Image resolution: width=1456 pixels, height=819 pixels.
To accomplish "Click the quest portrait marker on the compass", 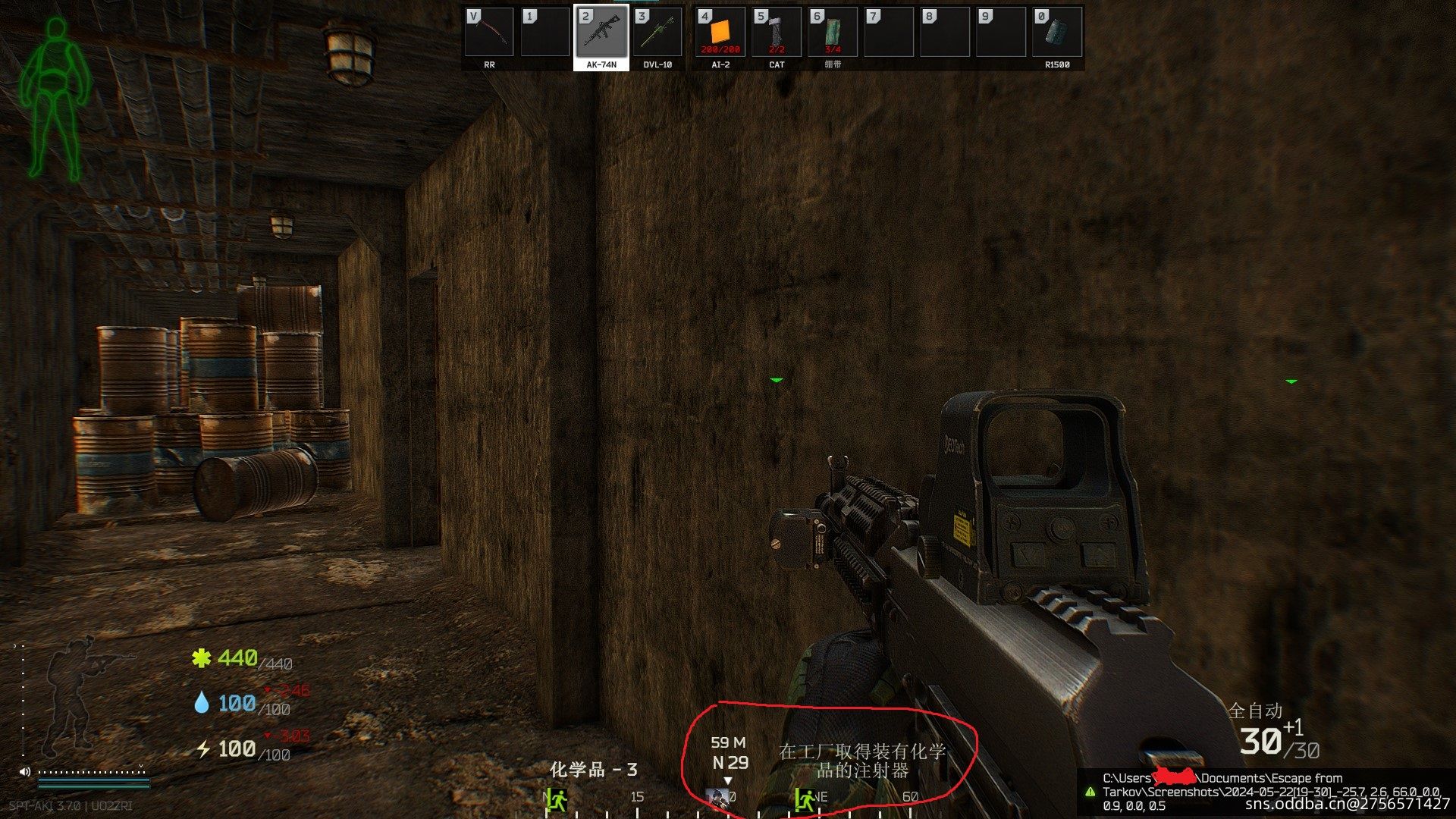I will tap(717, 798).
